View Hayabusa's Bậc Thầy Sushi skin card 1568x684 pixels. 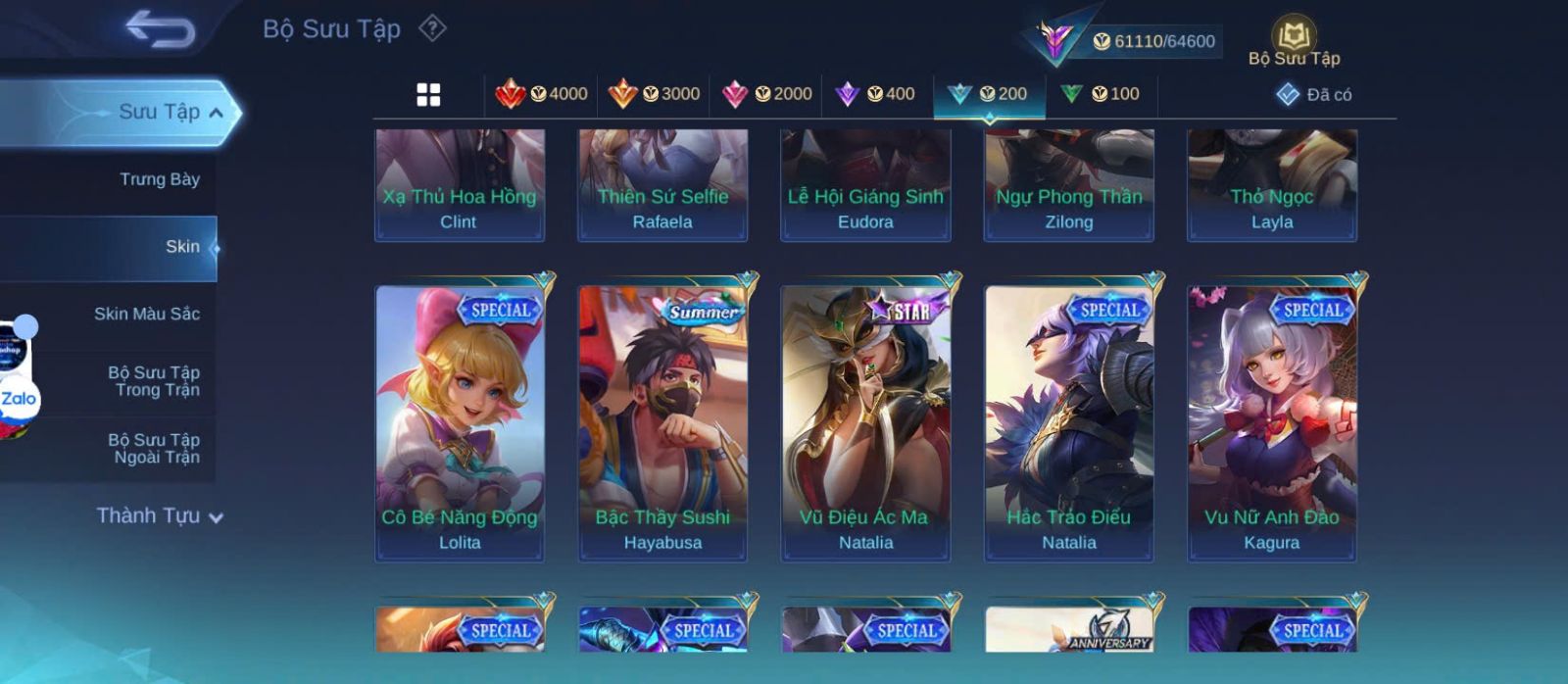click(662, 422)
